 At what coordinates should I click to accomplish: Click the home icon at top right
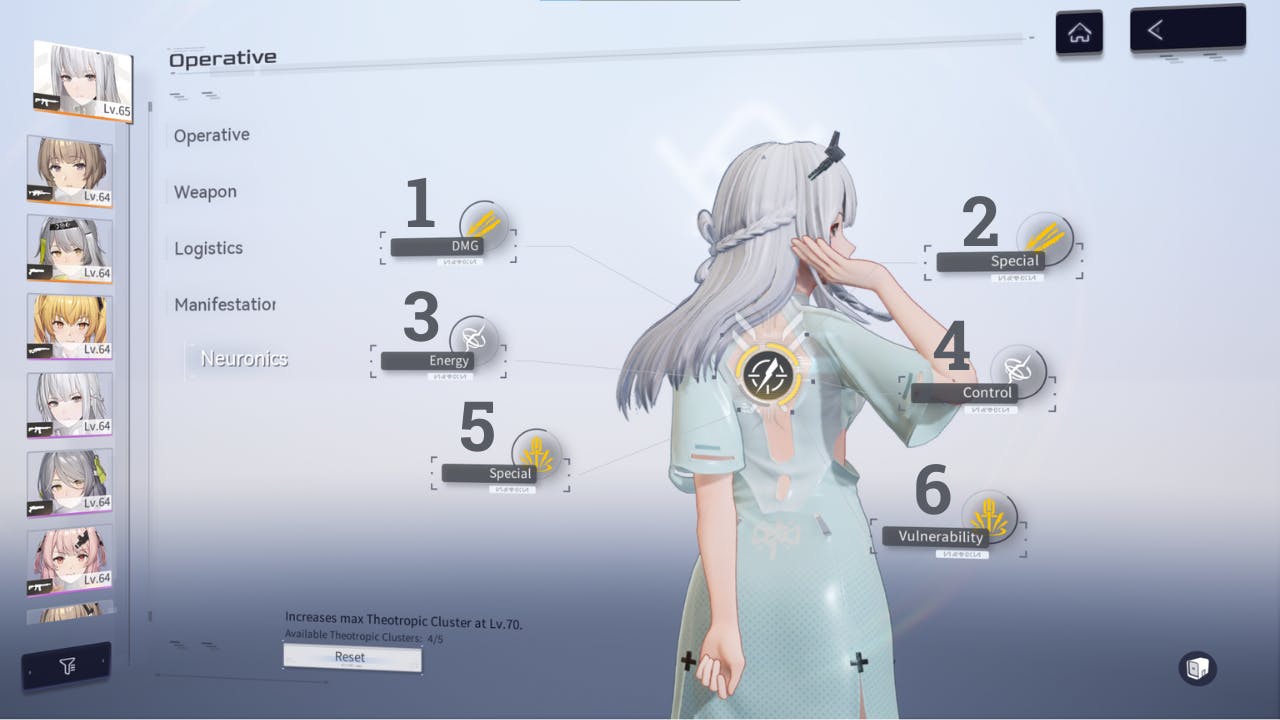click(x=1080, y=29)
